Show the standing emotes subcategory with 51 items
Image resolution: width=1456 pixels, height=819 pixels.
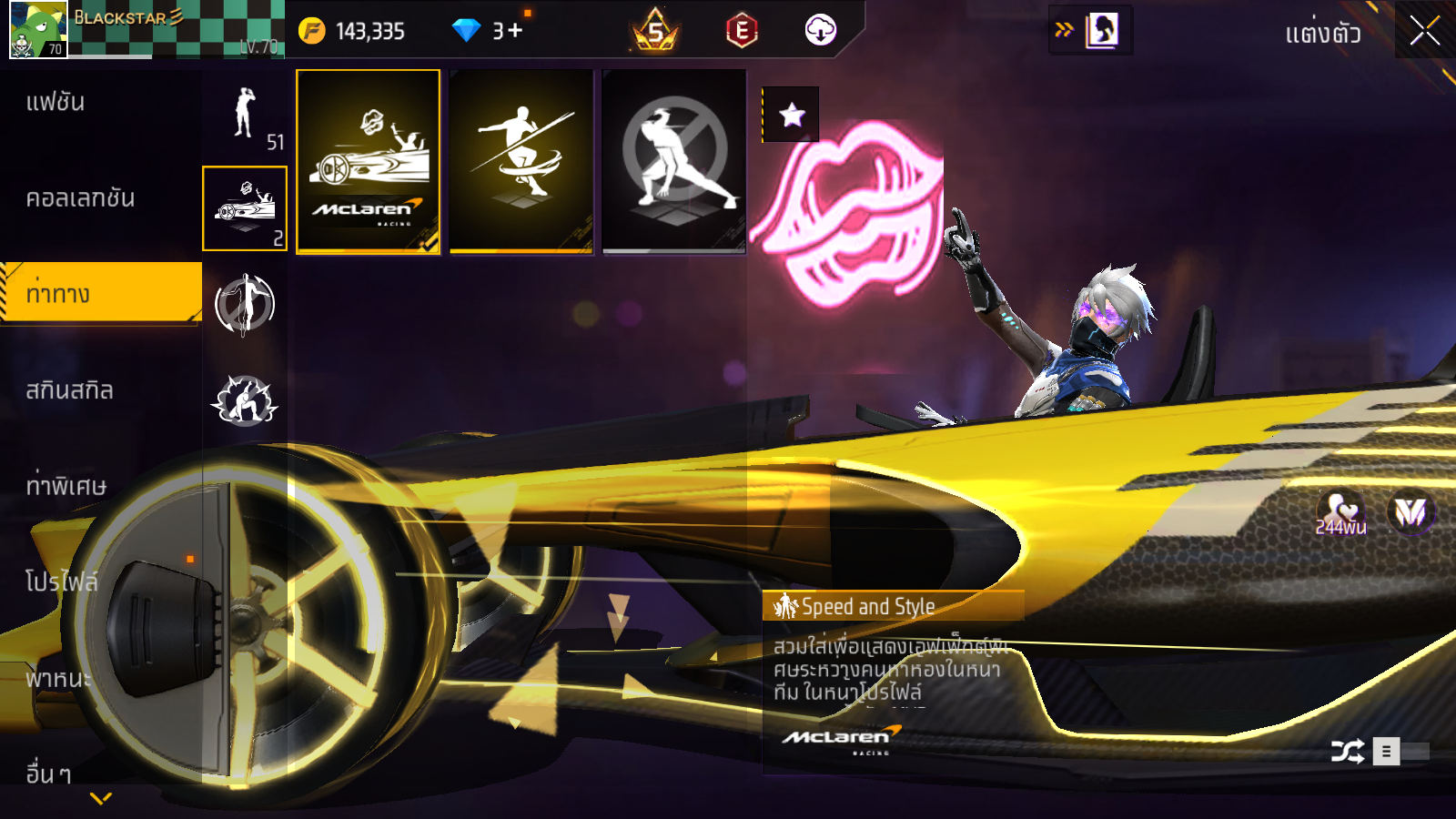(245, 114)
